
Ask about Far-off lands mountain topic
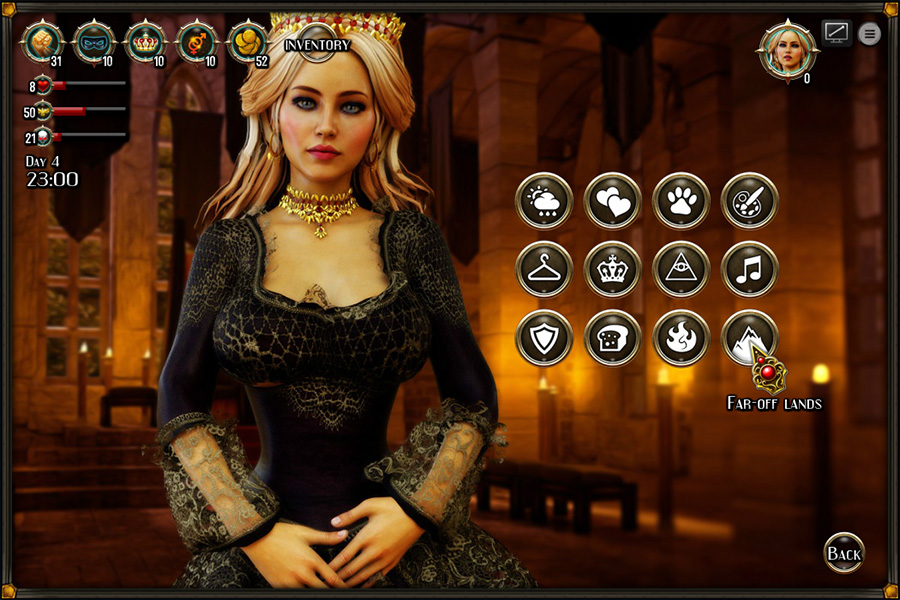[749, 338]
